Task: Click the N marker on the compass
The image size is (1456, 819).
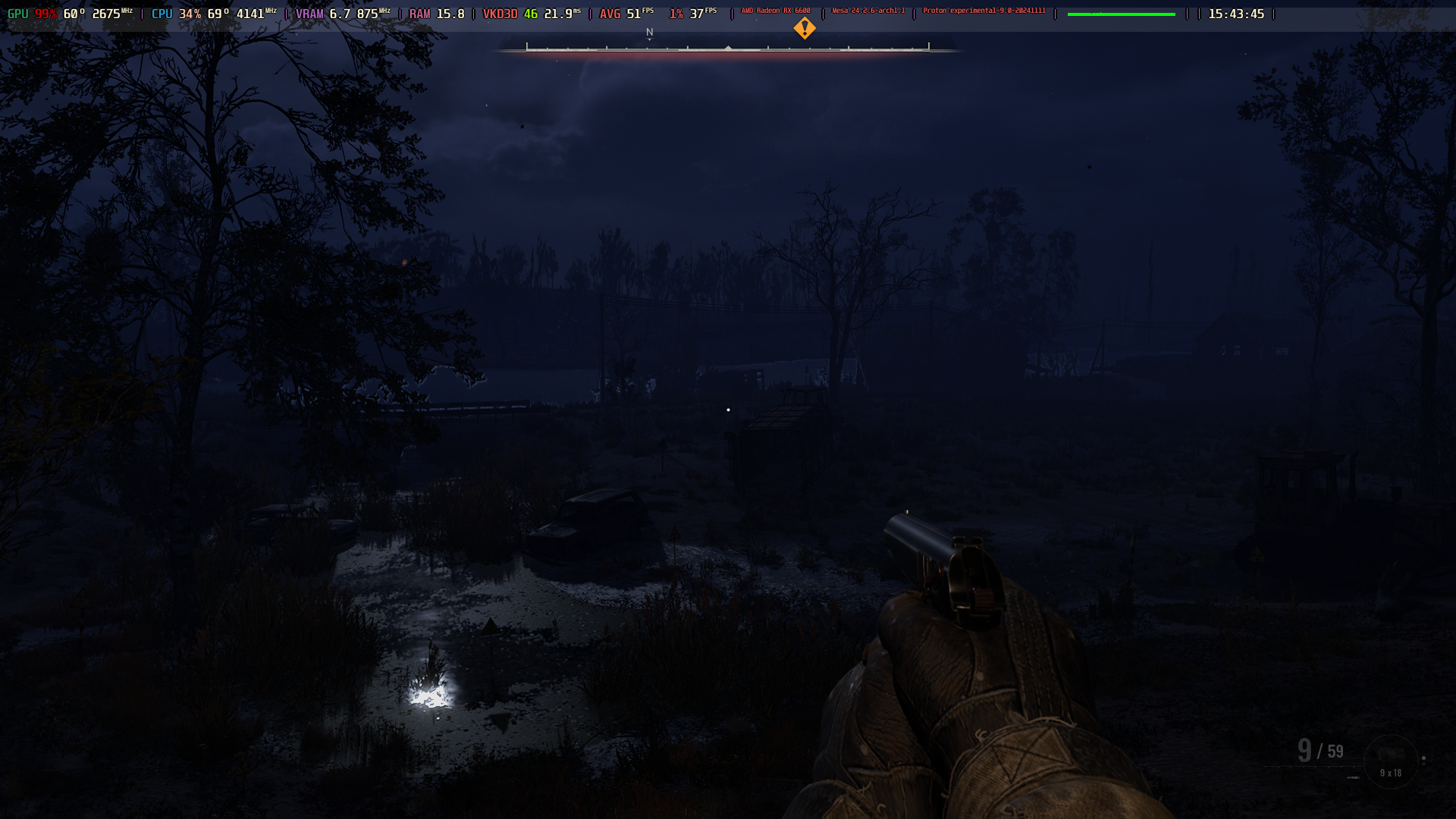Action: [x=648, y=32]
